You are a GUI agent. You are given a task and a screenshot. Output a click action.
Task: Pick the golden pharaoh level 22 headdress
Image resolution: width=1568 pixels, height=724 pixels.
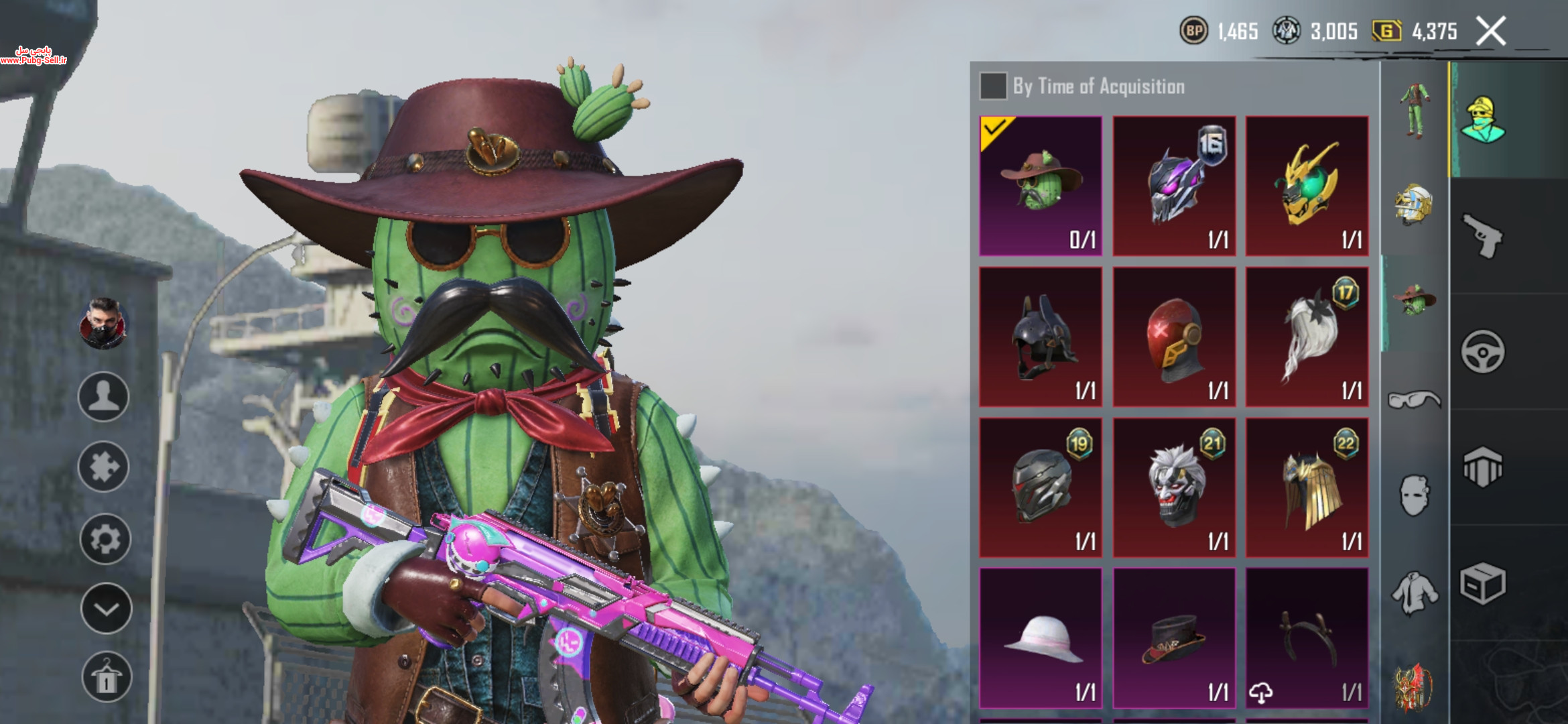pyautogui.click(x=1307, y=487)
